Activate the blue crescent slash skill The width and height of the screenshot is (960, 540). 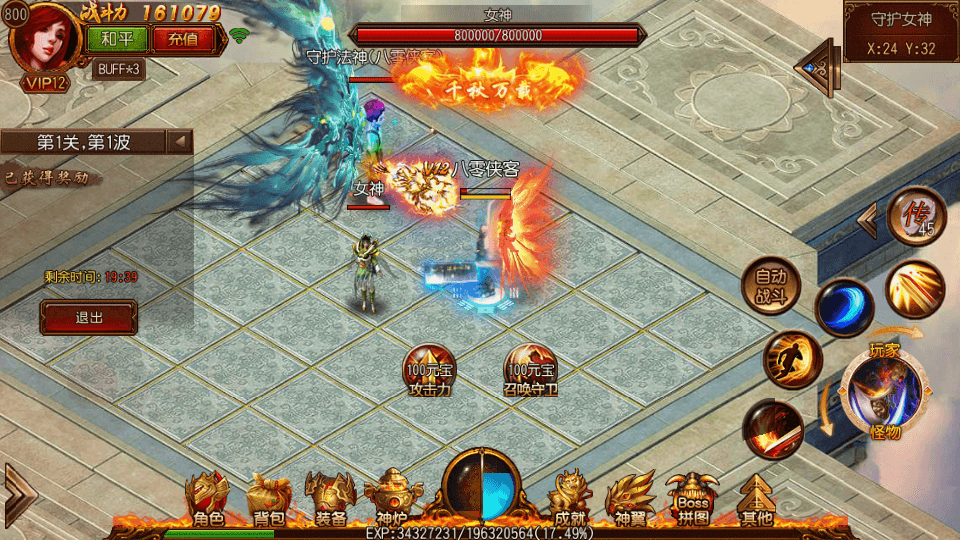point(844,307)
